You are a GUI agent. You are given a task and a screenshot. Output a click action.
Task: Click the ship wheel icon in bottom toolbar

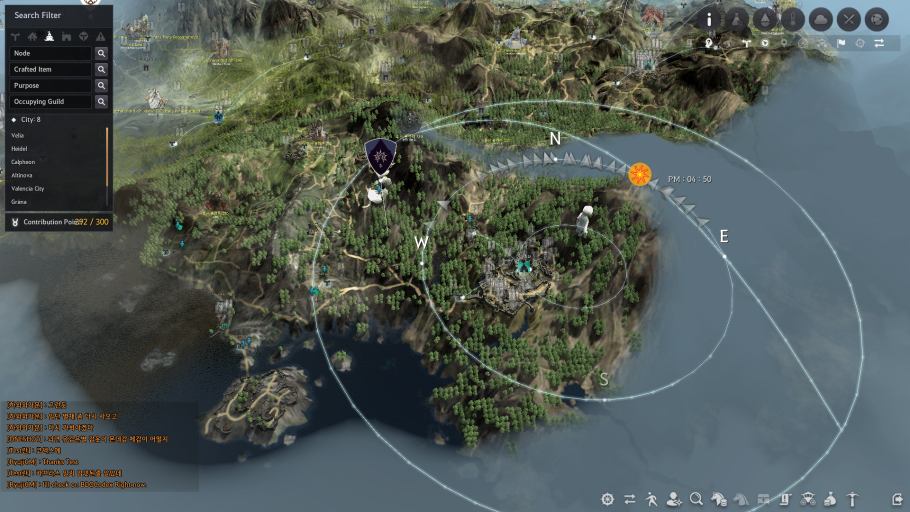click(x=607, y=498)
